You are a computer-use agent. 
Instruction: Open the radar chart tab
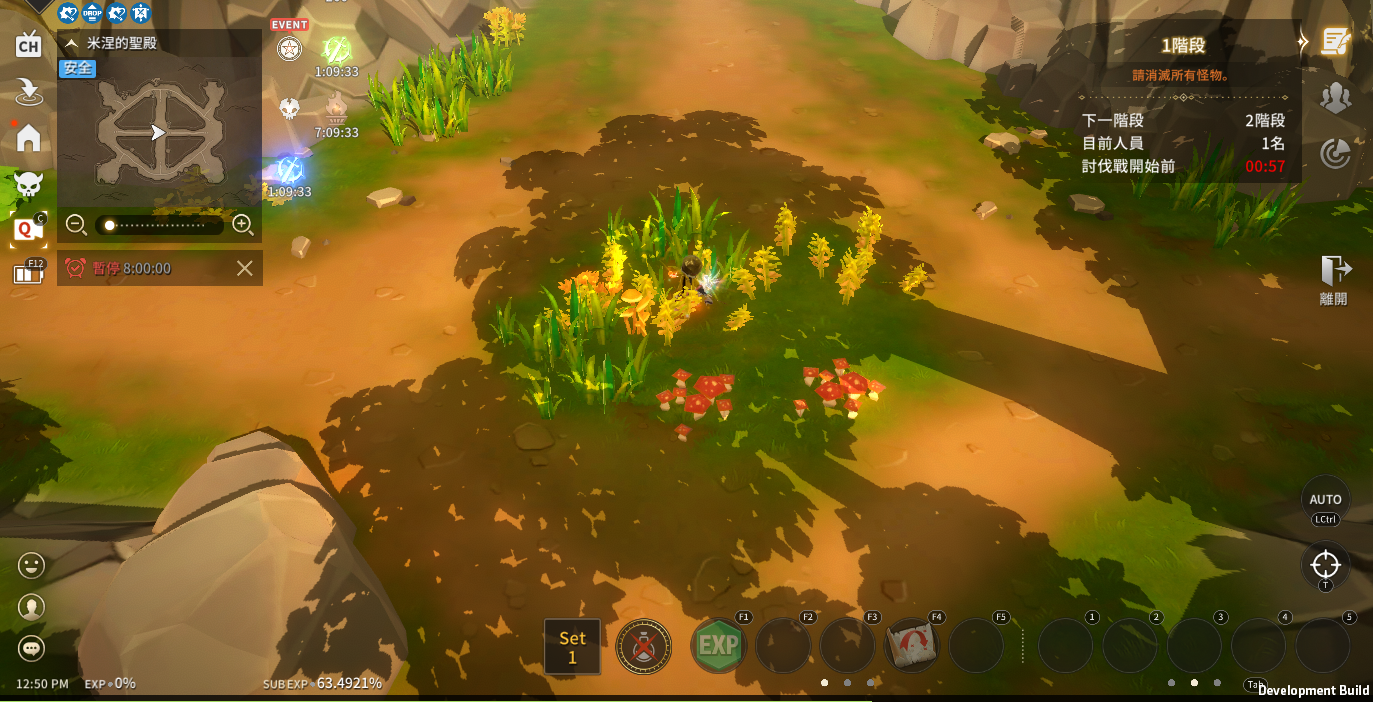[1334, 153]
